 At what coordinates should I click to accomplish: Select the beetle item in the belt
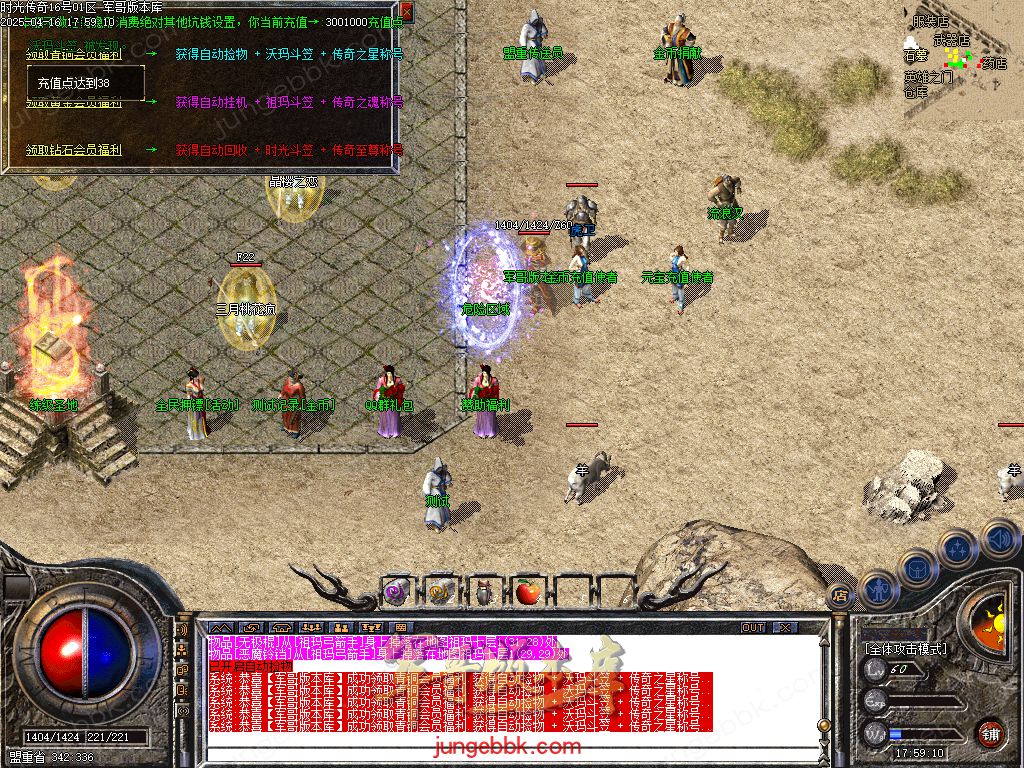click(483, 591)
